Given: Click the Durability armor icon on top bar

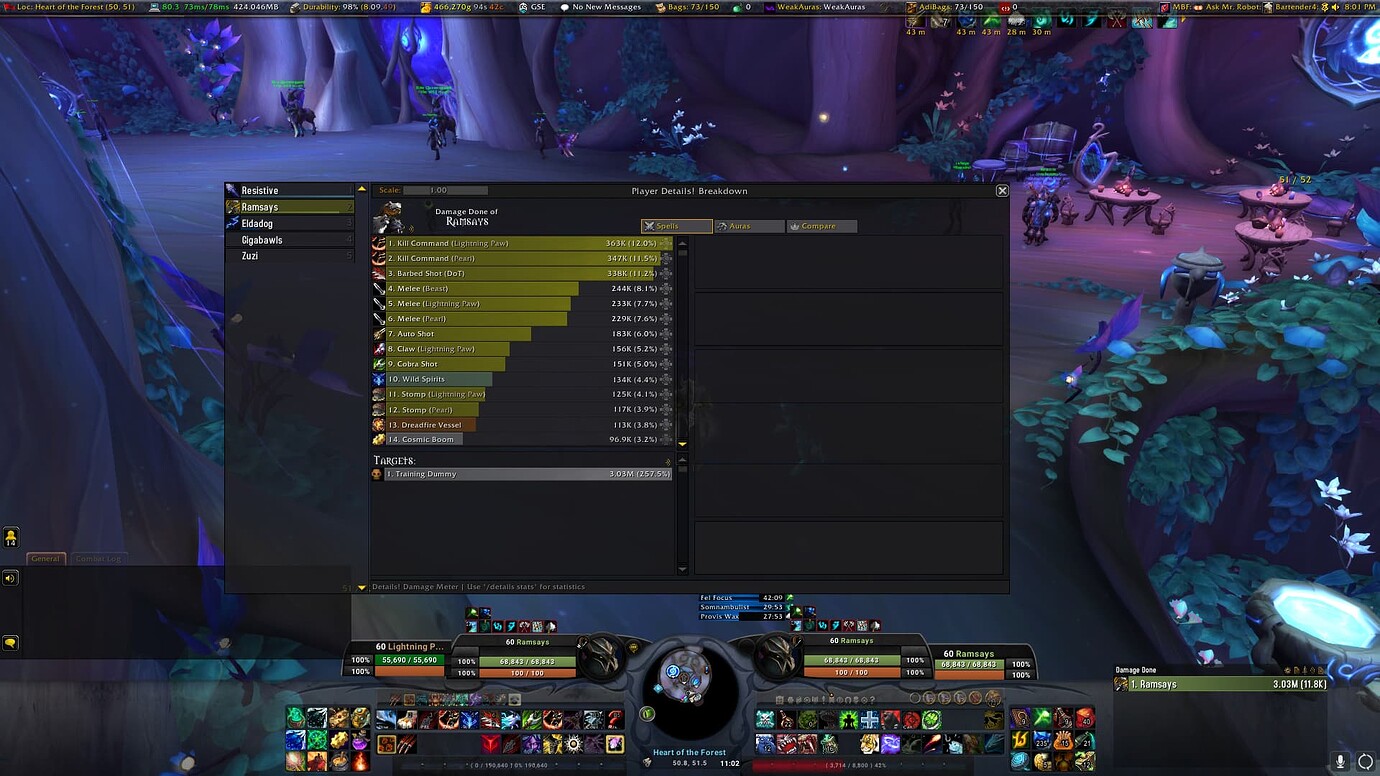Looking at the screenshot, I should (x=293, y=6).
